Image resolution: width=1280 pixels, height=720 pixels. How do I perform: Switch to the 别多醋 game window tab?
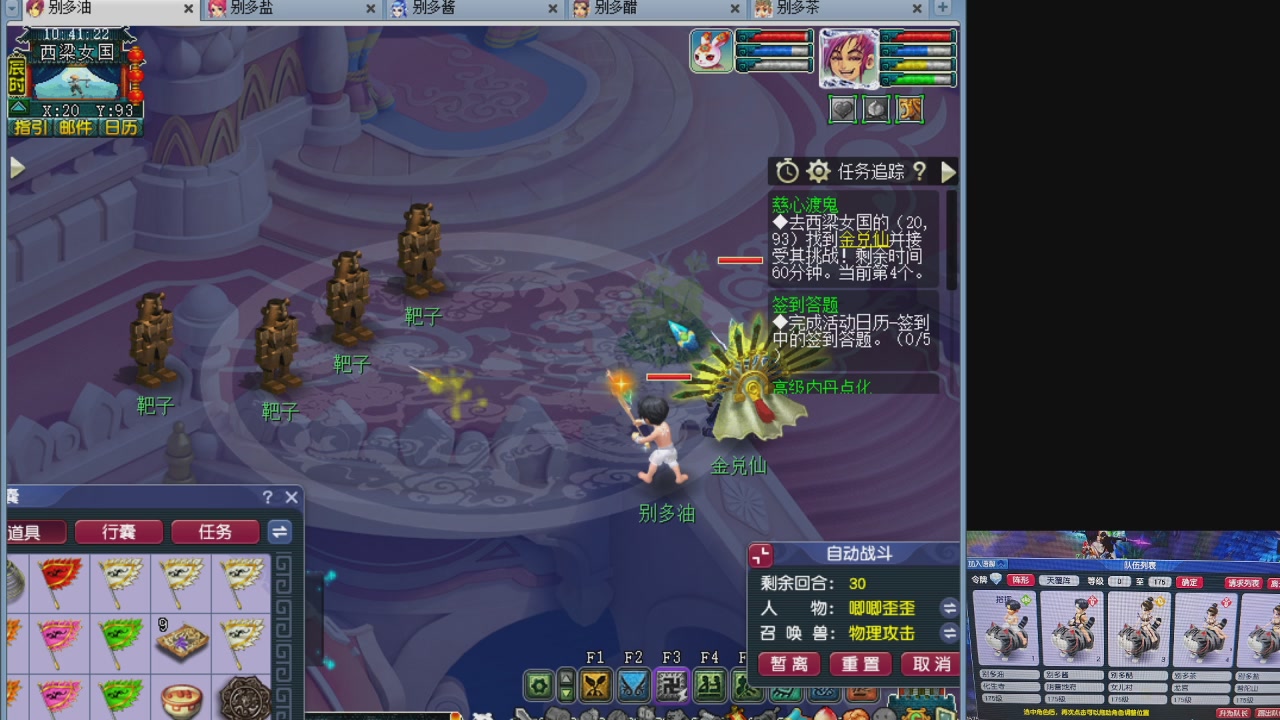coord(615,8)
